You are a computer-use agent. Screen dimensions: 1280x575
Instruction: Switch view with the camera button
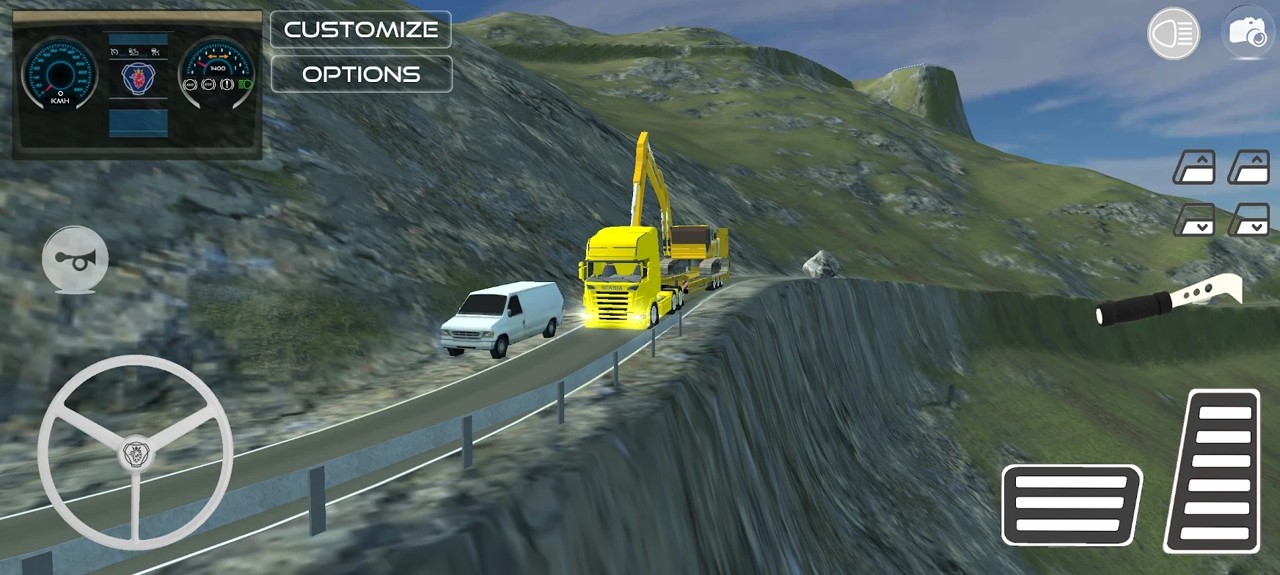pyautogui.click(x=1247, y=33)
